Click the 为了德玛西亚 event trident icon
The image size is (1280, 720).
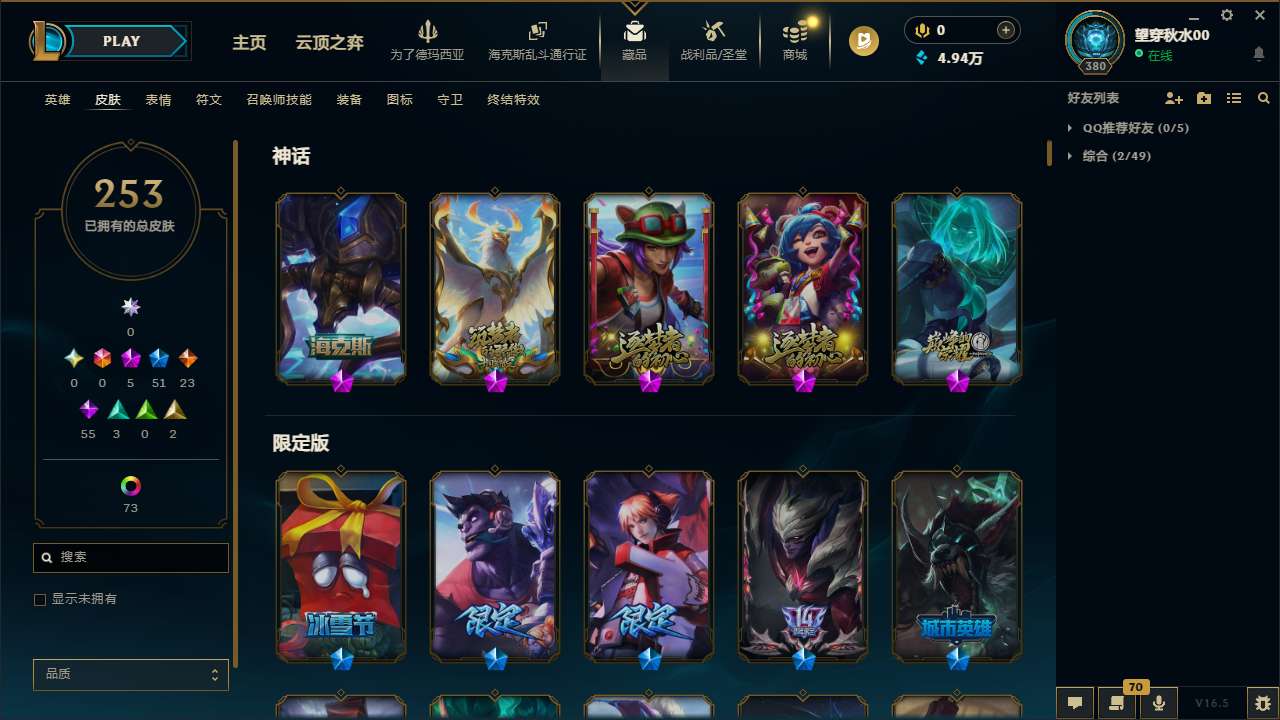pyautogui.click(x=428, y=30)
